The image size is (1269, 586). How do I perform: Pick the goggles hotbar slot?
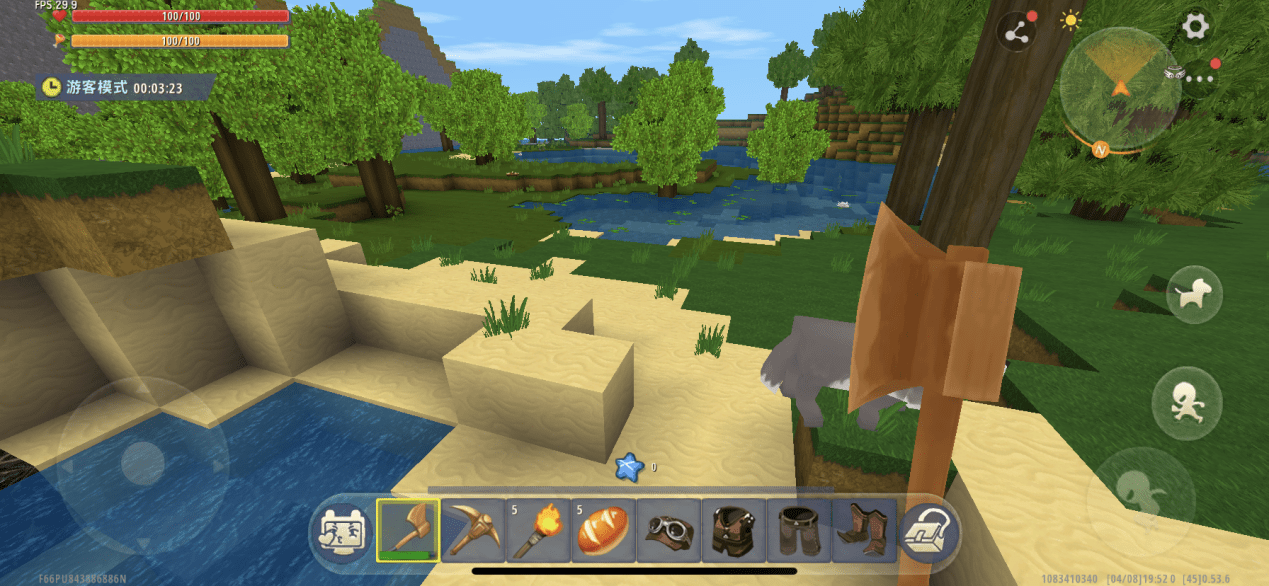point(667,529)
